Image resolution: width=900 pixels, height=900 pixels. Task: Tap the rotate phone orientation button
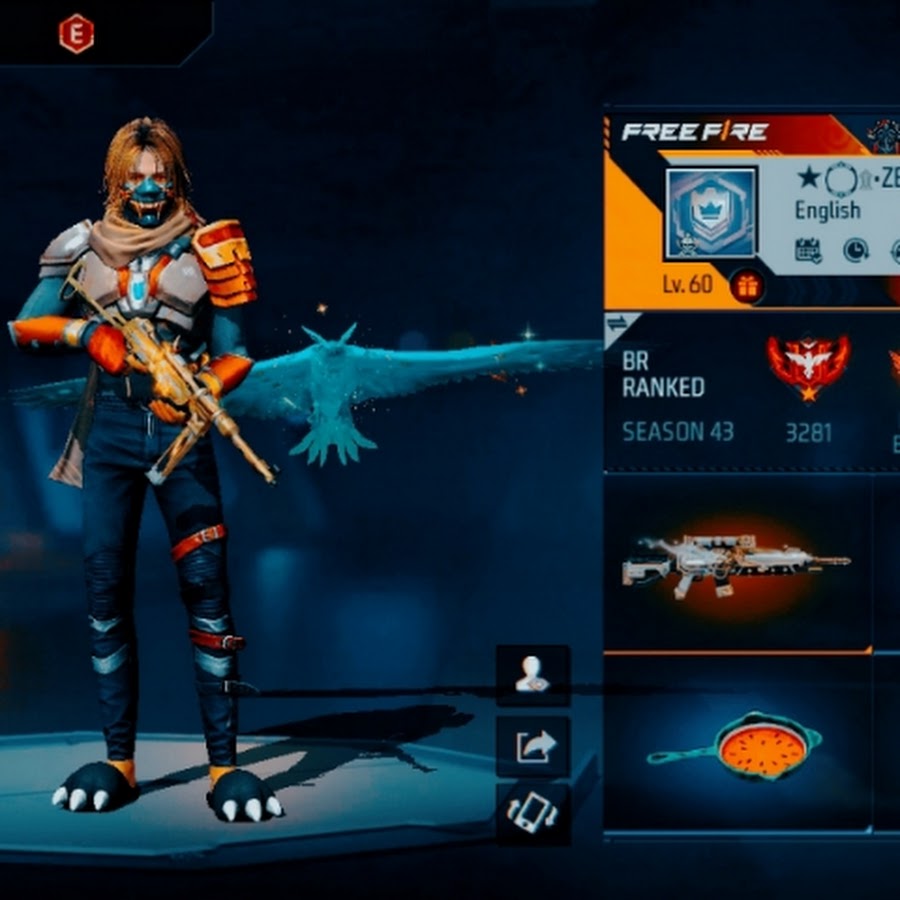(x=533, y=811)
